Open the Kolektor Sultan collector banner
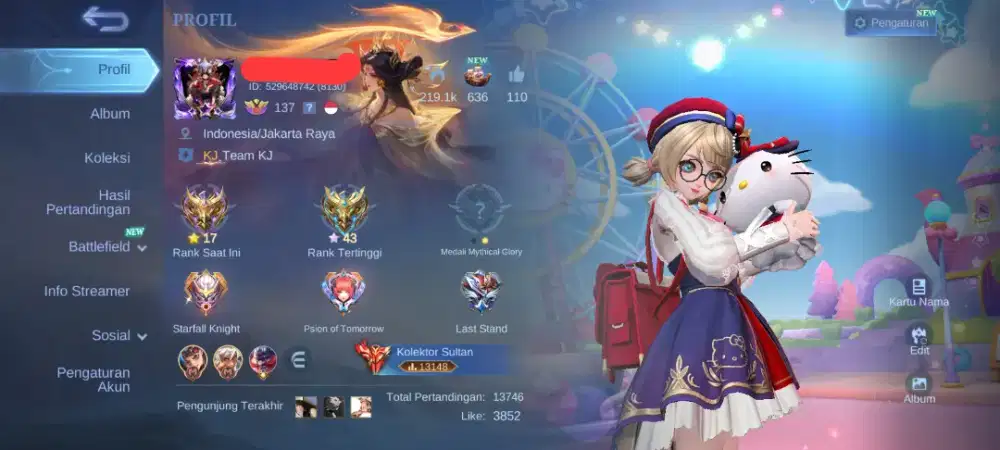The image size is (1000, 450). (430, 358)
